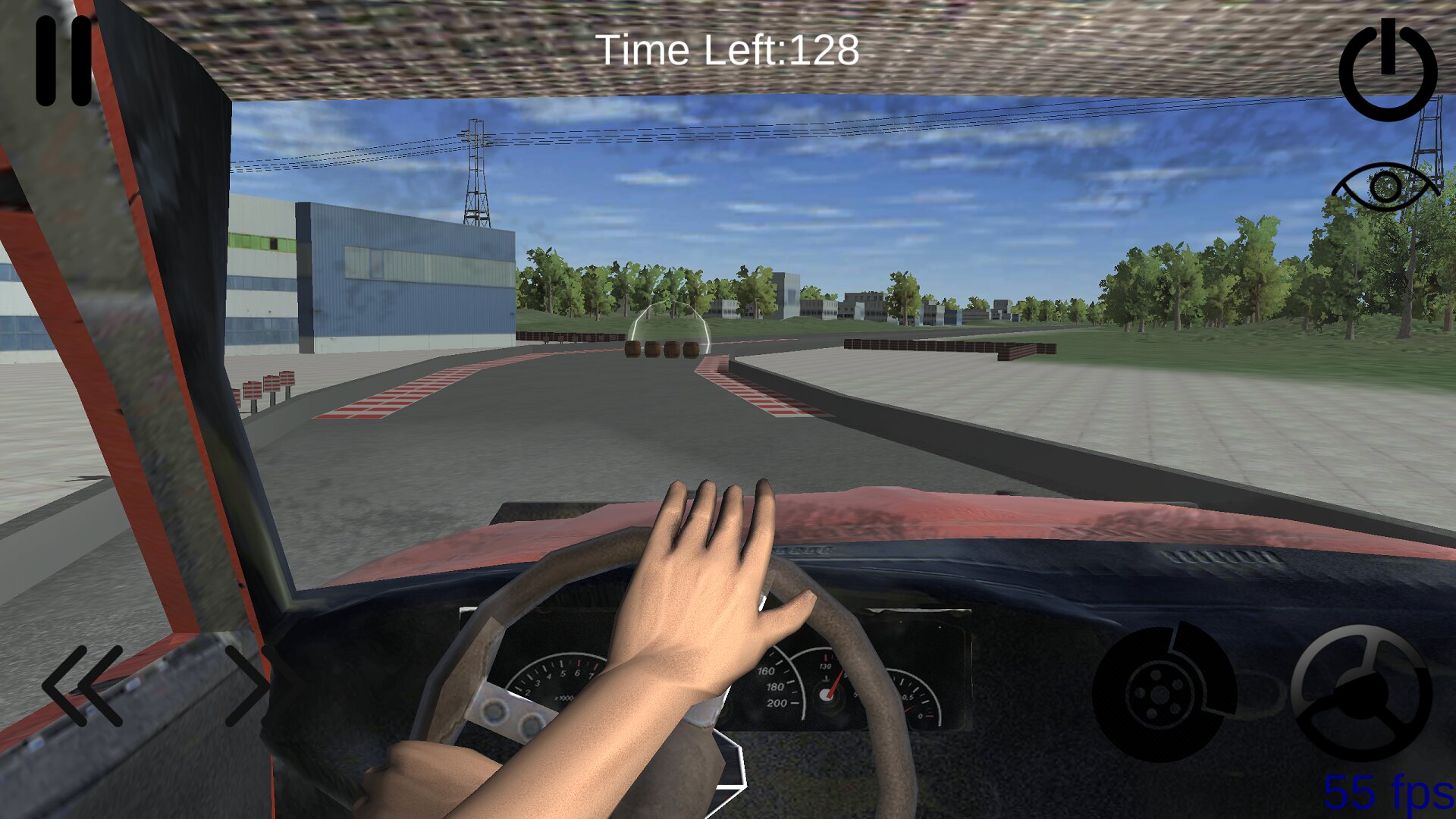Click the pause button in the corner
The image size is (1456, 819).
pos(64,61)
